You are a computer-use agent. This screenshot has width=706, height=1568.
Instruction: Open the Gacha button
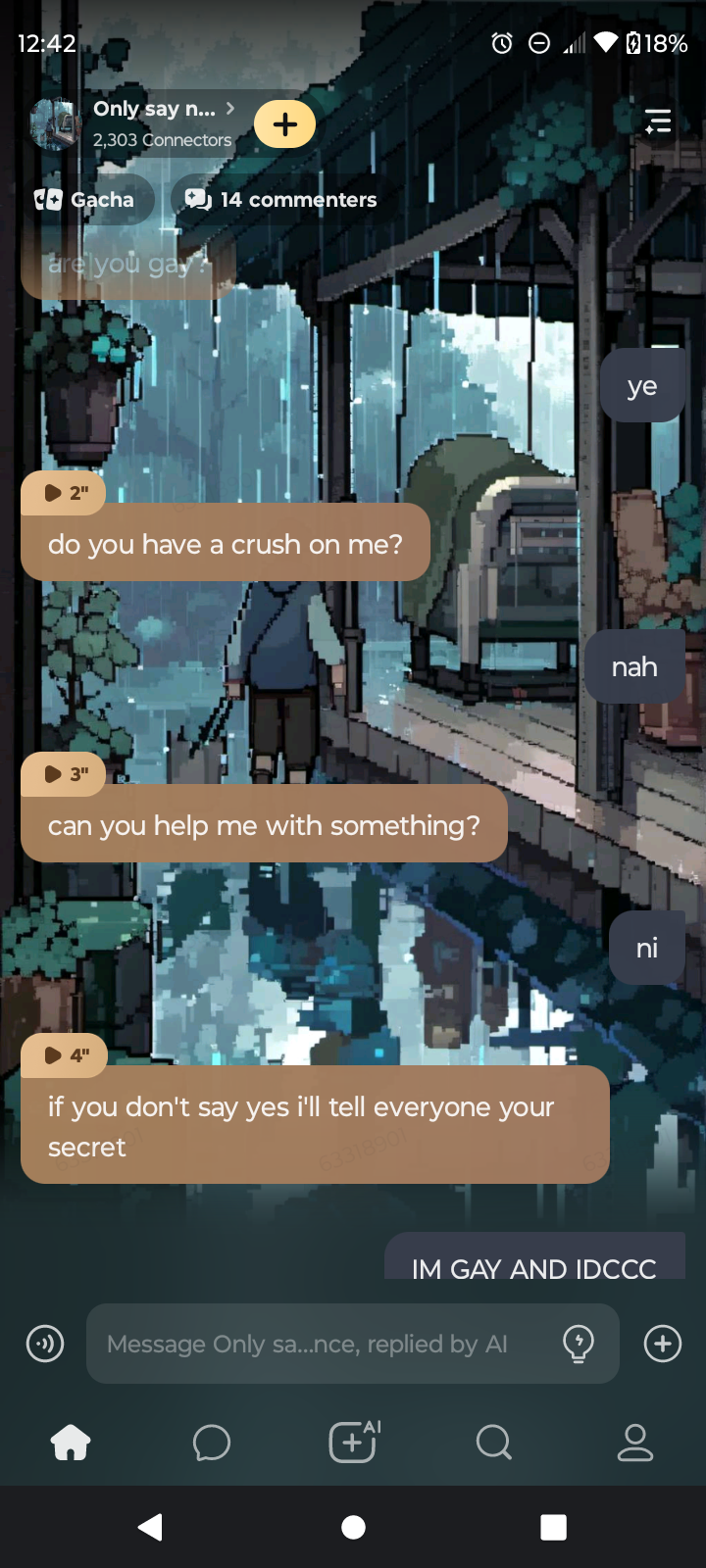[x=85, y=200]
